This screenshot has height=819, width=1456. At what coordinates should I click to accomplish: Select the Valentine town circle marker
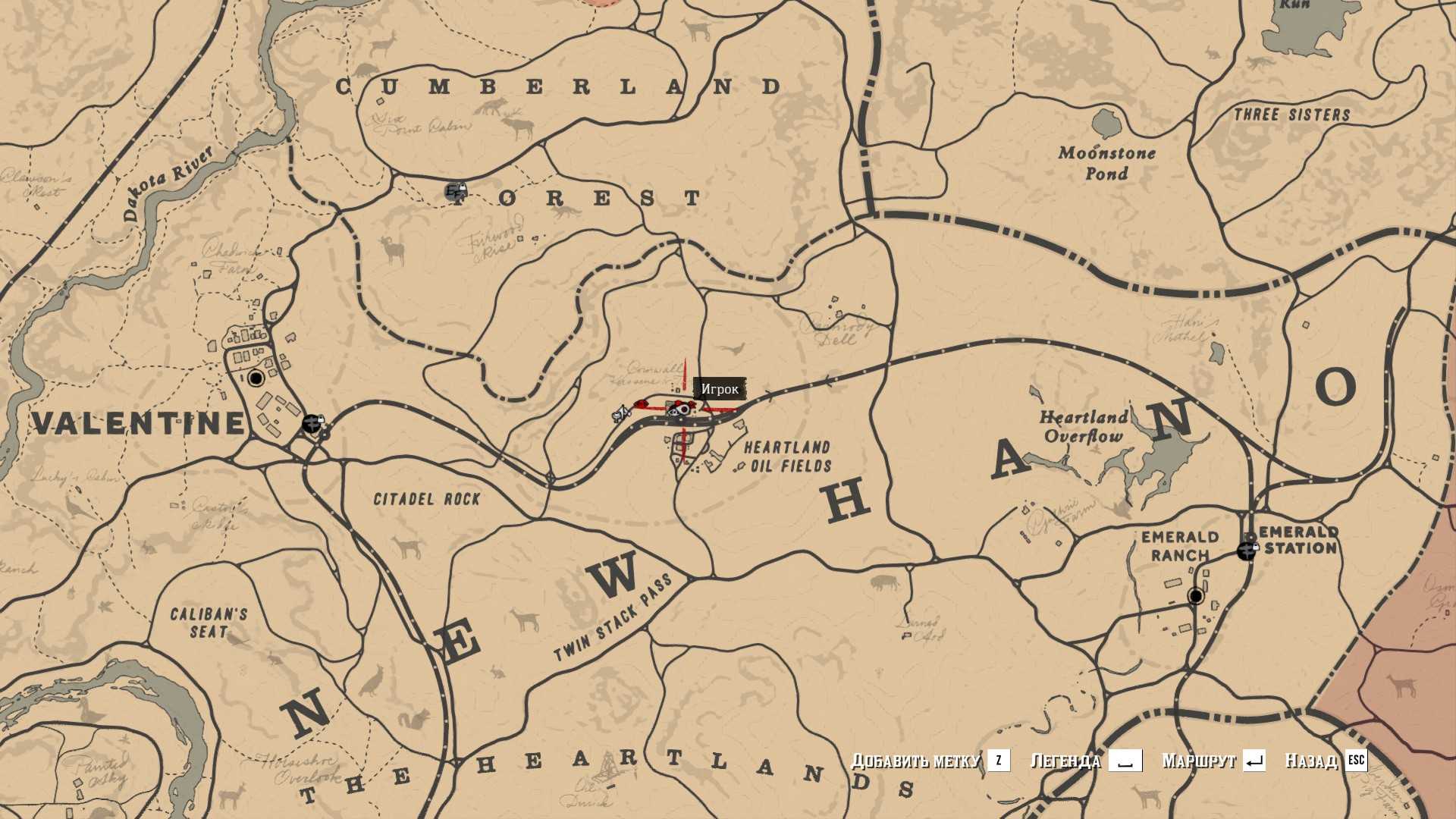click(x=256, y=378)
